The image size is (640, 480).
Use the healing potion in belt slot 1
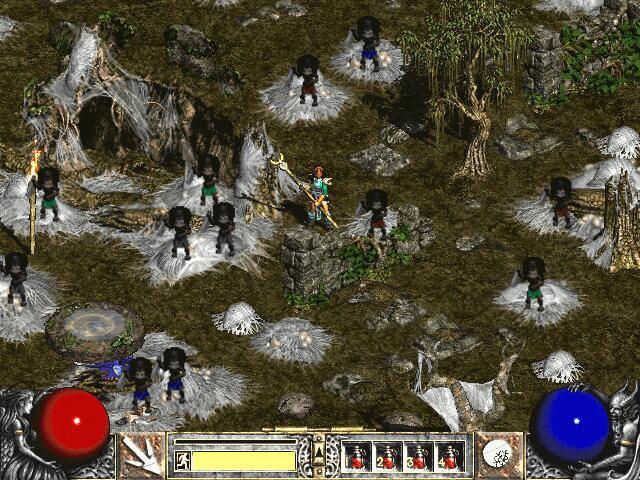pyautogui.click(x=357, y=457)
